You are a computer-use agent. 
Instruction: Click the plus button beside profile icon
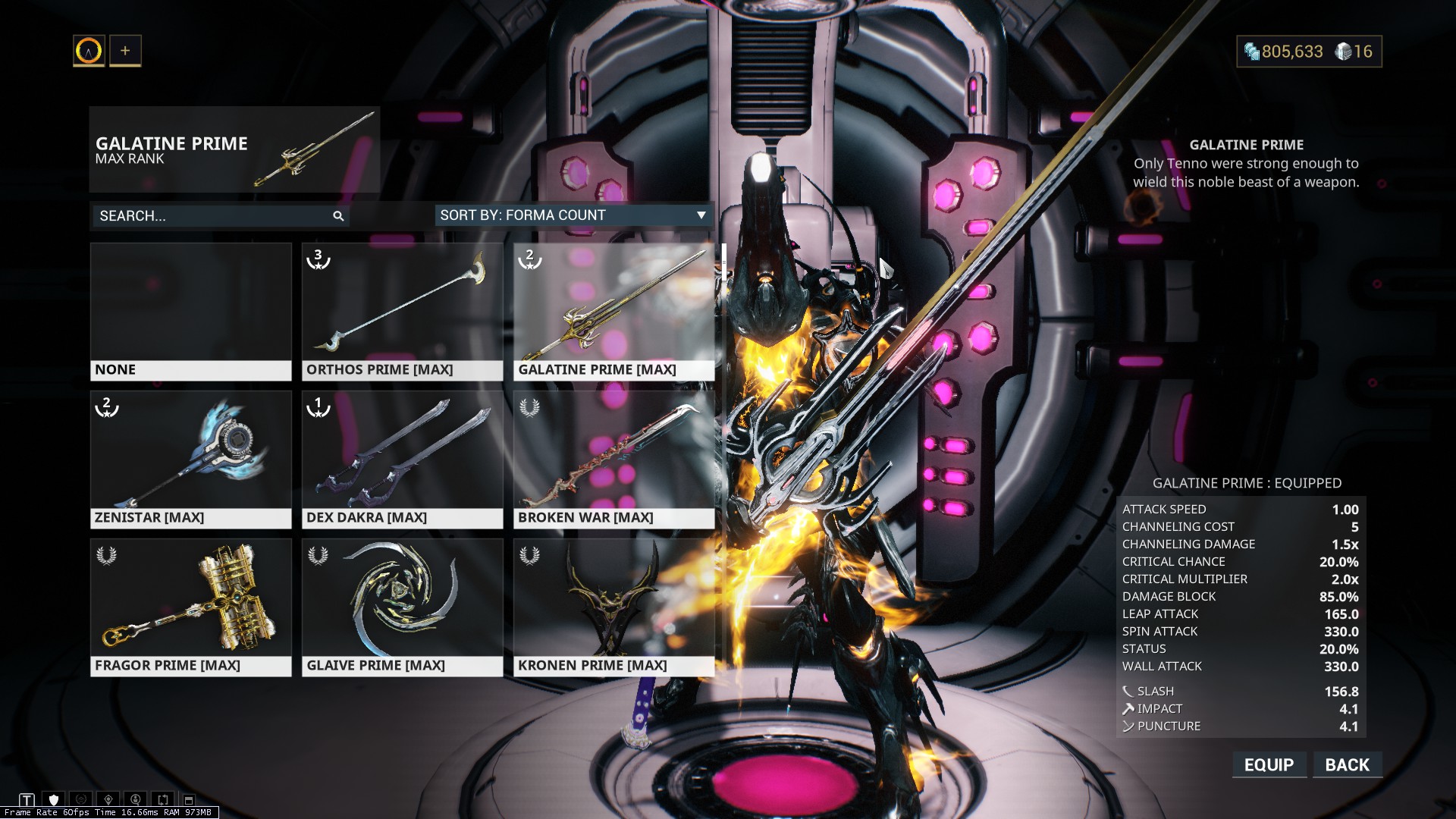(125, 51)
